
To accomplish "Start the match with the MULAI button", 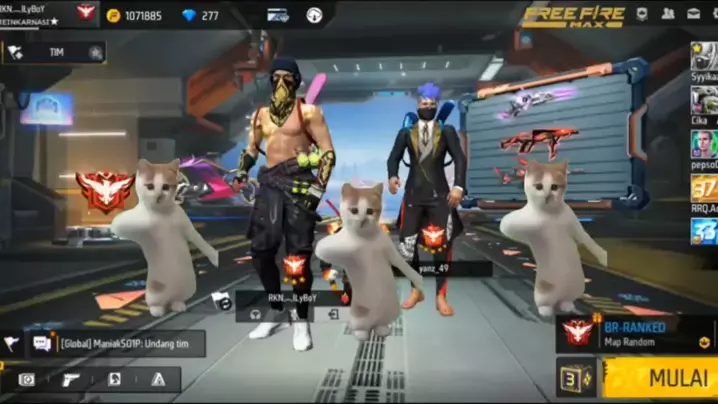I will click(662, 379).
